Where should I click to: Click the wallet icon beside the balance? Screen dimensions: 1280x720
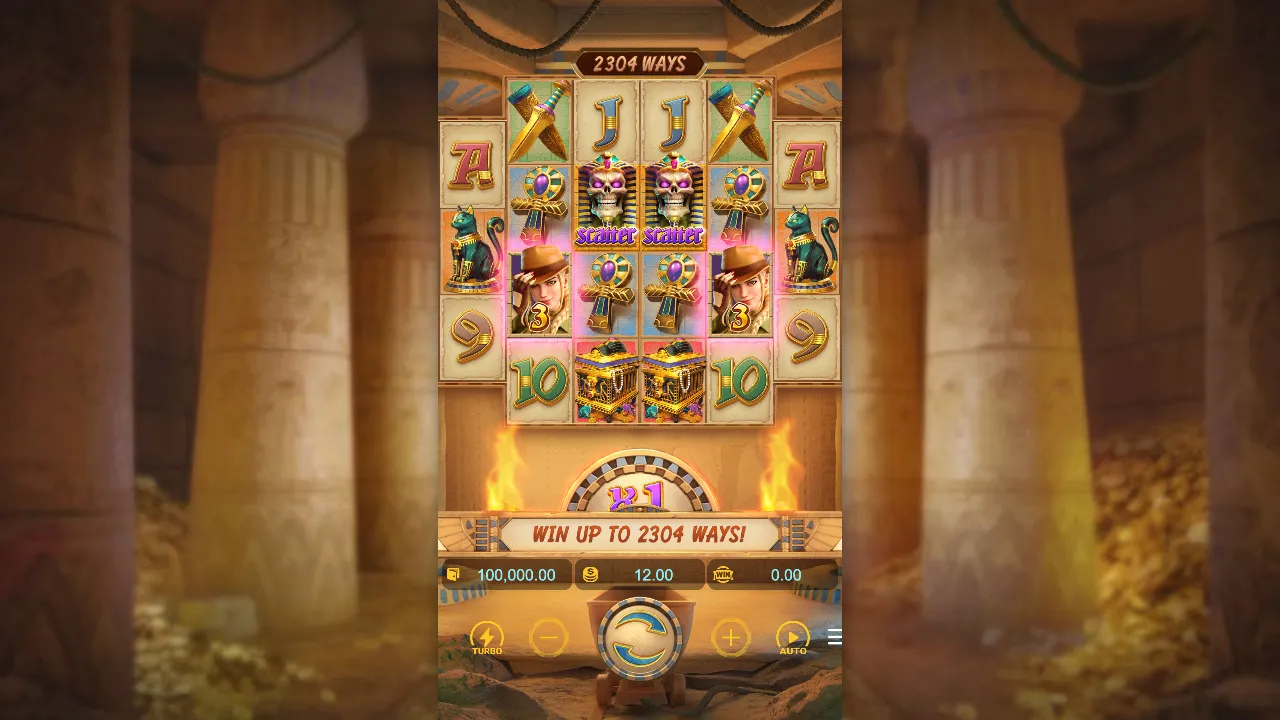click(453, 575)
